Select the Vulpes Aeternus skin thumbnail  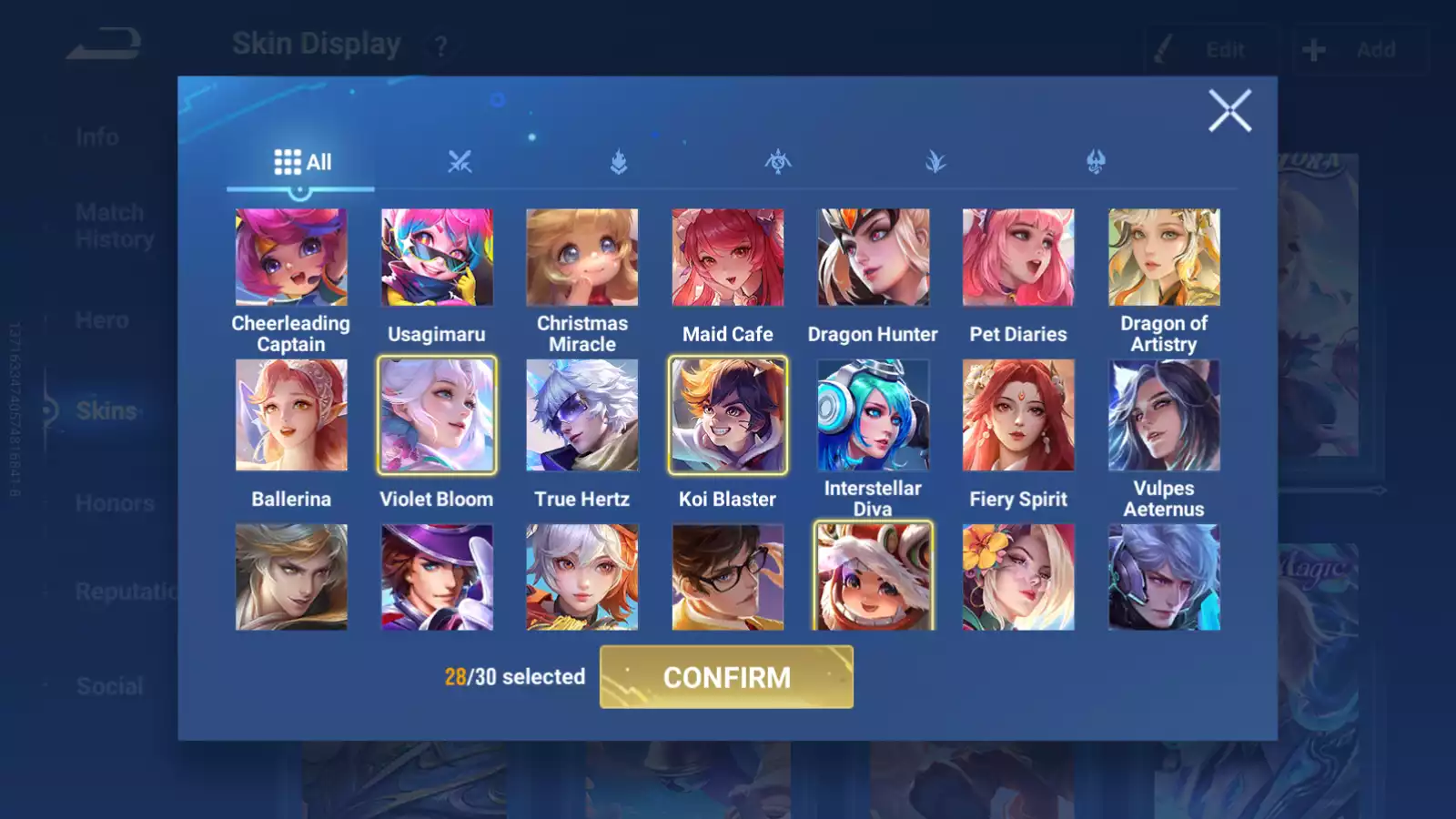(x=1164, y=416)
